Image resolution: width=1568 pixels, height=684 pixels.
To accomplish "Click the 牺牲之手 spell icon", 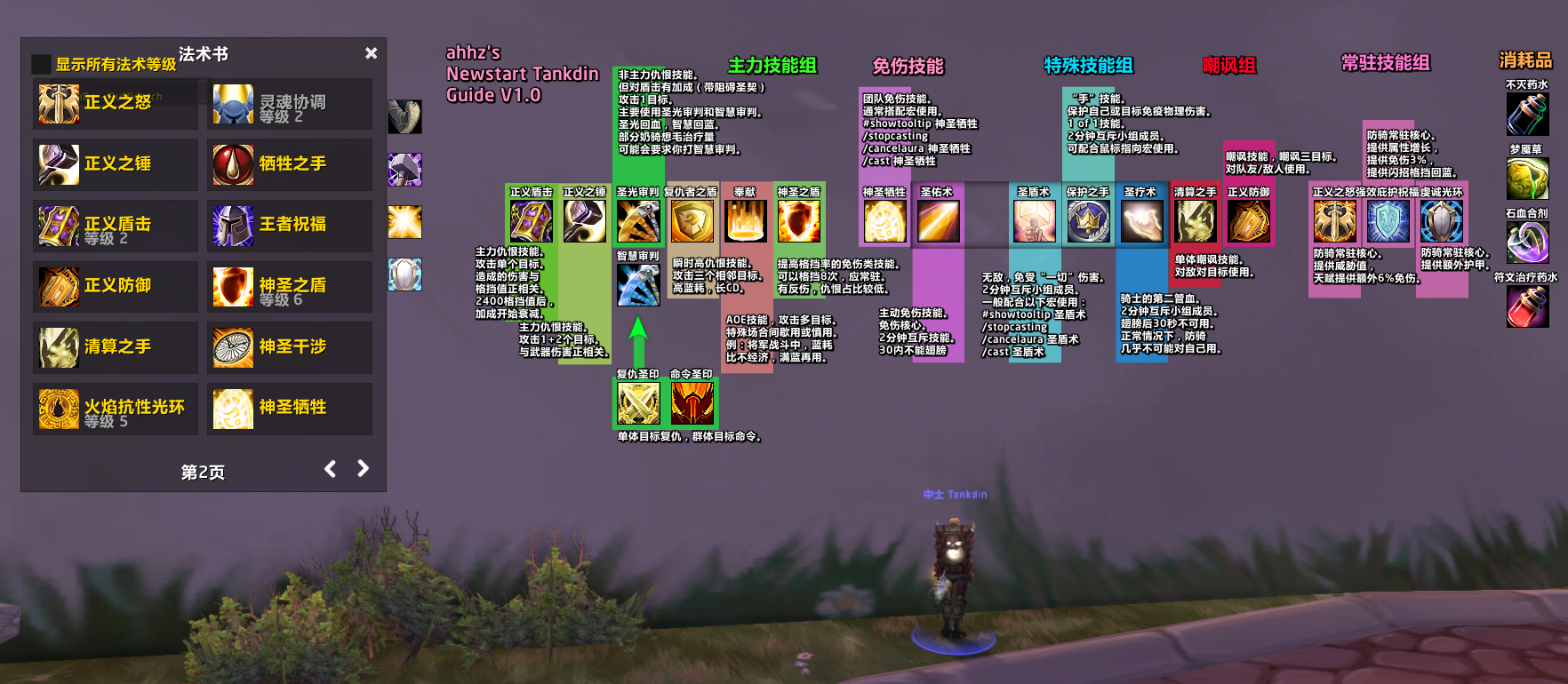I will click(x=233, y=164).
